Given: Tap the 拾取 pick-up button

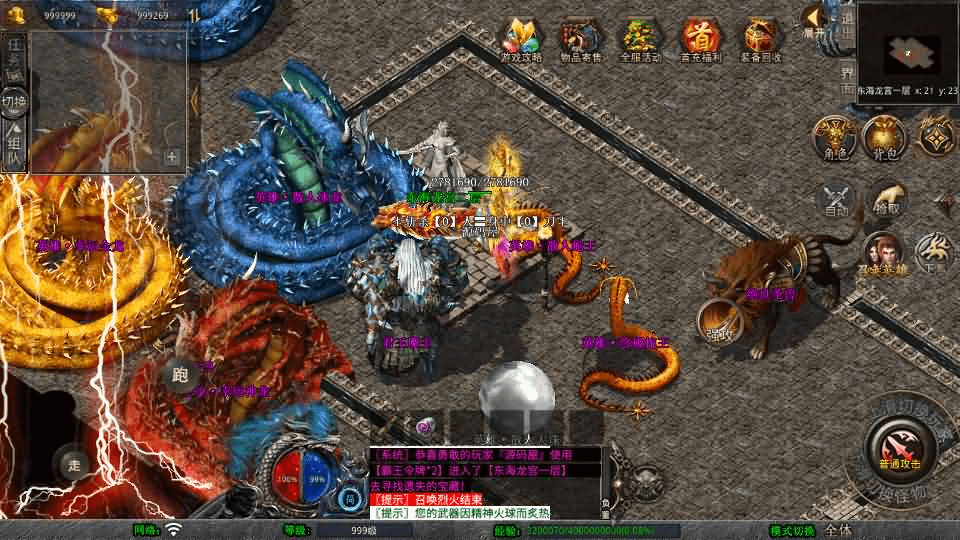Looking at the screenshot, I should click(x=887, y=199).
